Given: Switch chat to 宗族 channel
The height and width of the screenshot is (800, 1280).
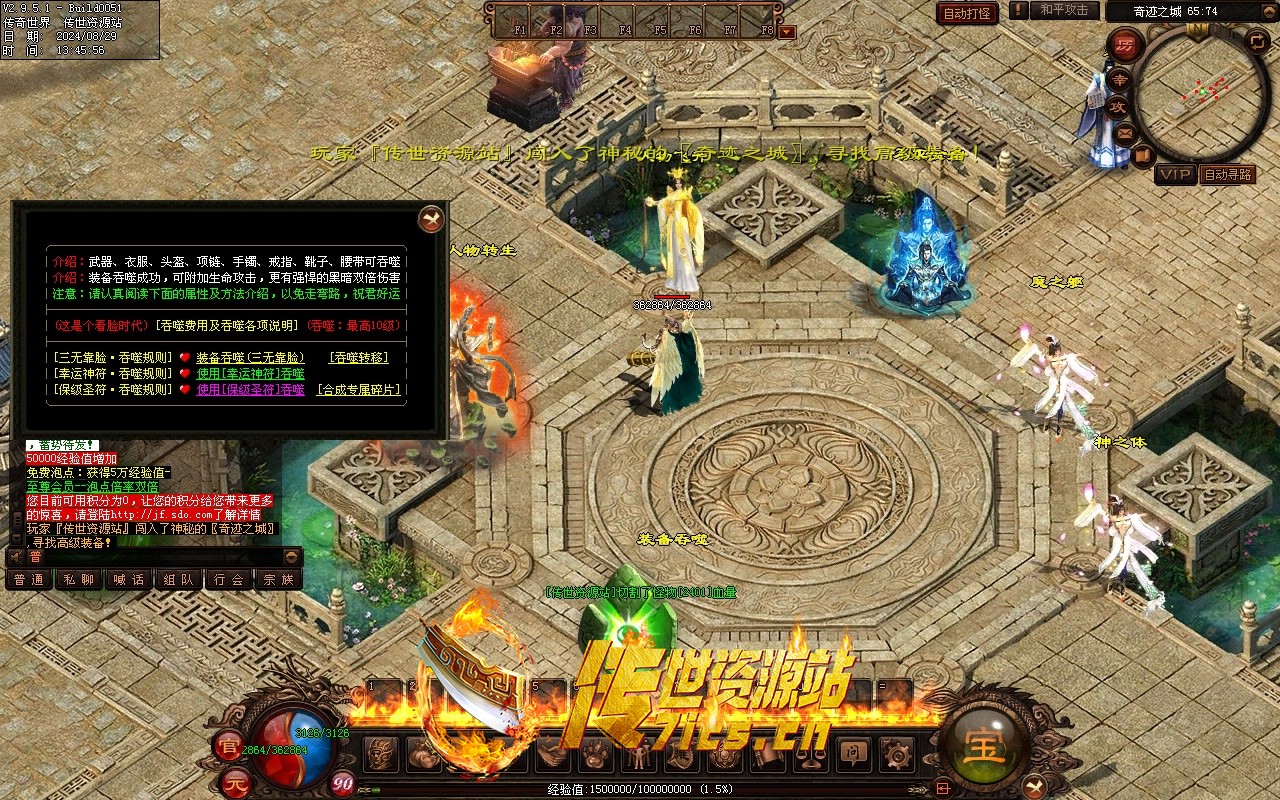Looking at the screenshot, I should click(x=278, y=579).
